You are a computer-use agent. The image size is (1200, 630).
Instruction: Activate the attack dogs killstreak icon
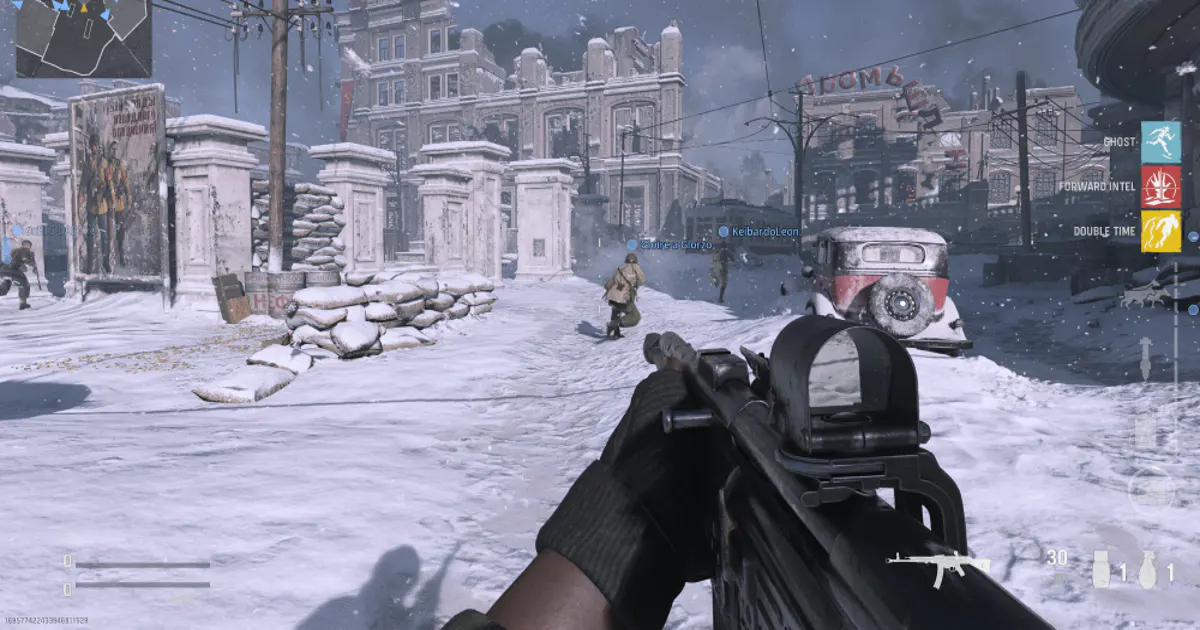(x=1145, y=296)
